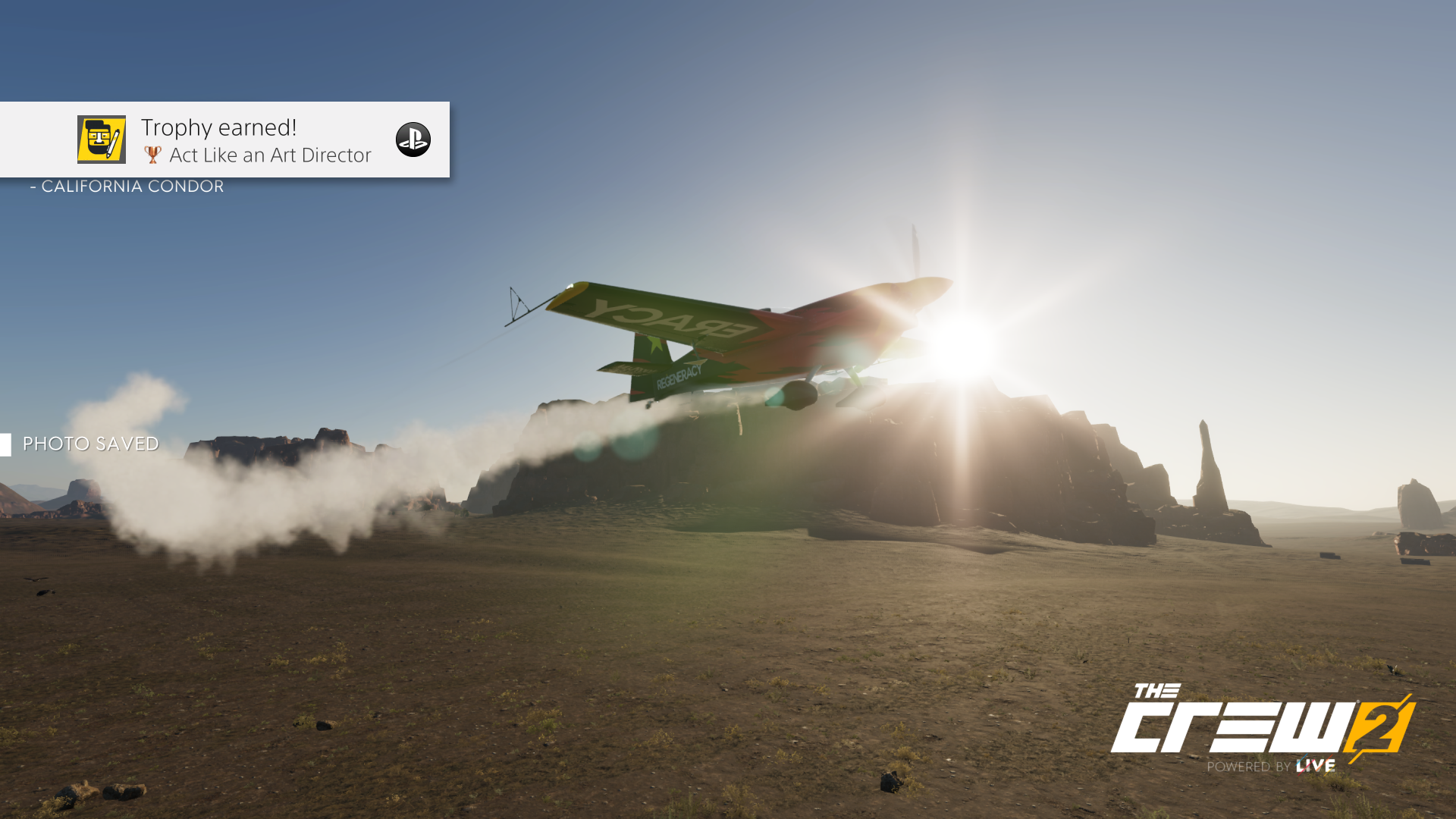Click the bronze trophy cup icon
The image size is (1456, 819).
coord(154,155)
